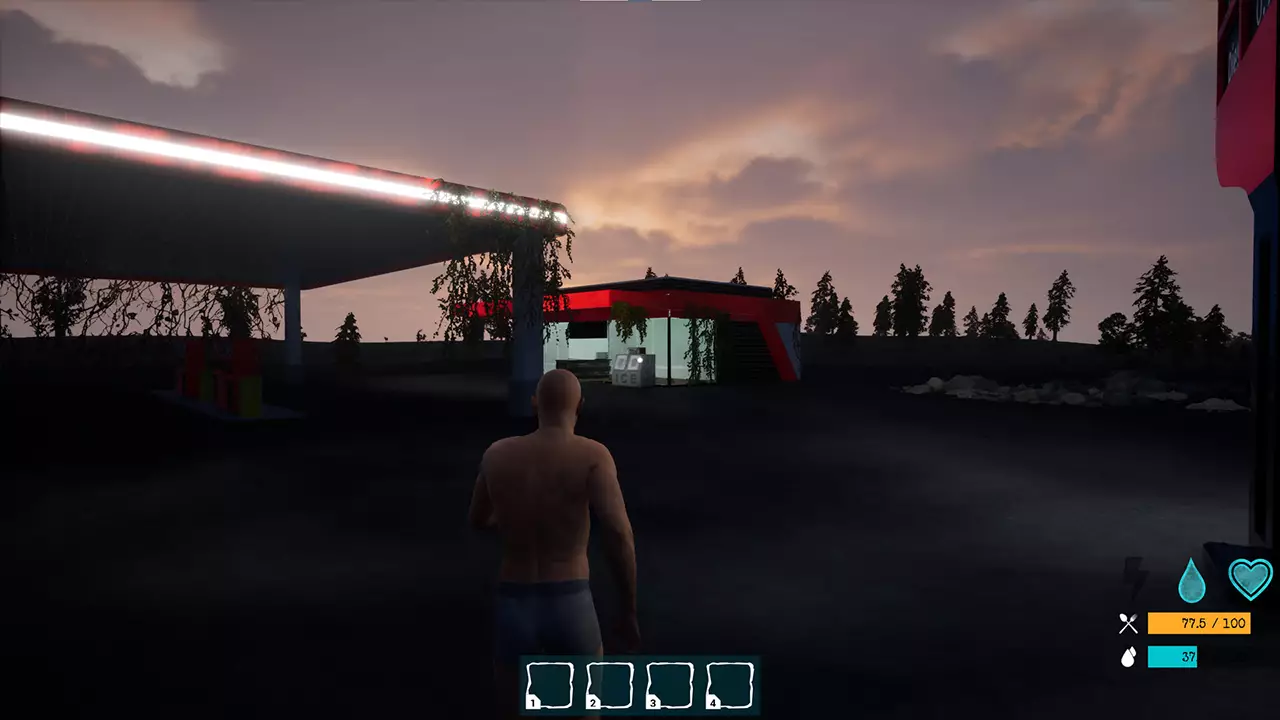
Task: Click the number 1 badge on the first hotbar slot
Action: pos(532,703)
